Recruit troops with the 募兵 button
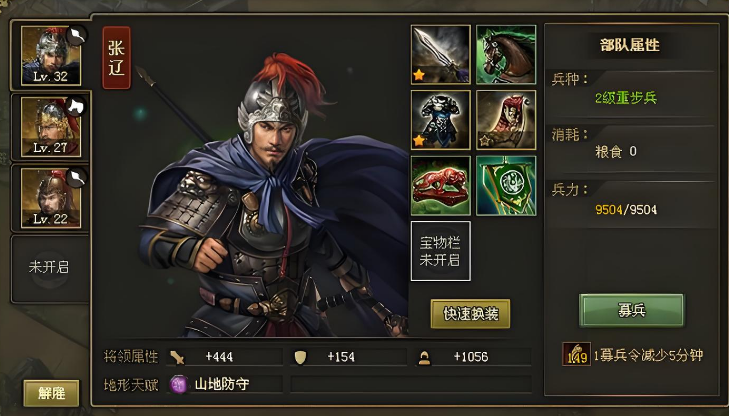The width and height of the screenshot is (729, 416). click(x=631, y=310)
